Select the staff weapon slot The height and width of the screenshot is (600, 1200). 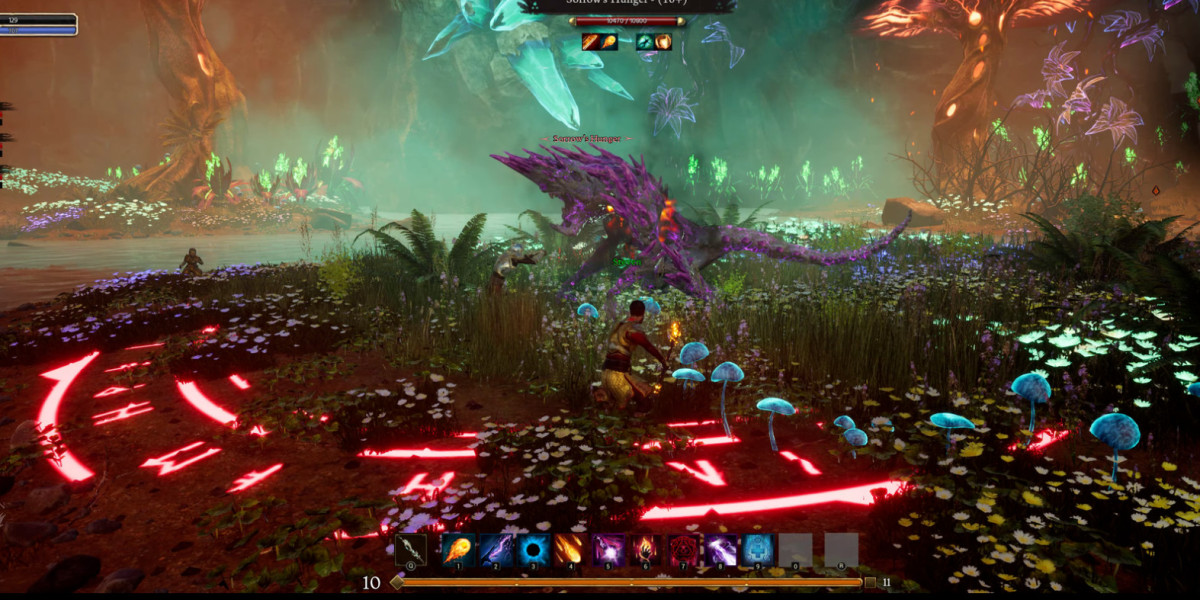[410, 549]
